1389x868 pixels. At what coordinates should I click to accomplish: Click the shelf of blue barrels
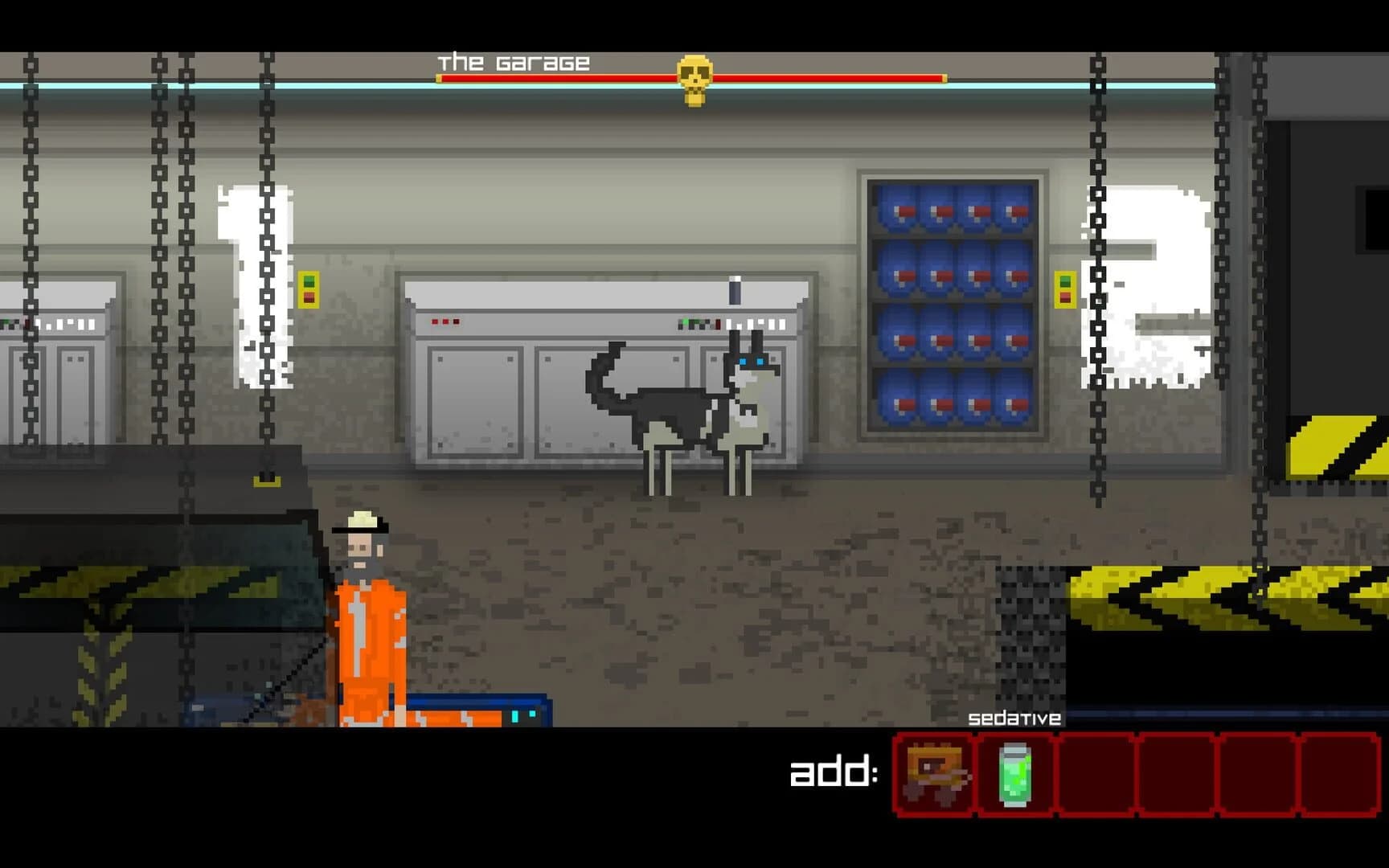coord(953,305)
